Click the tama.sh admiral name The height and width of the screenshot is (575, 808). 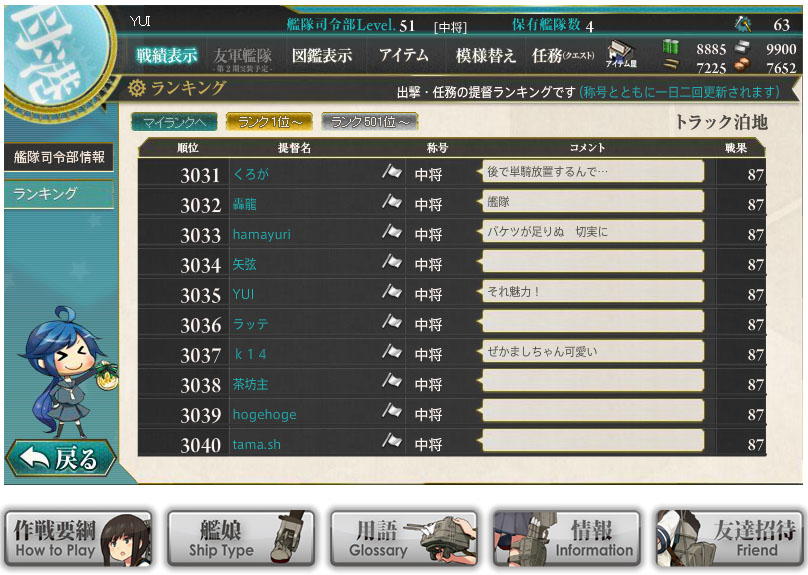click(256, 444)
